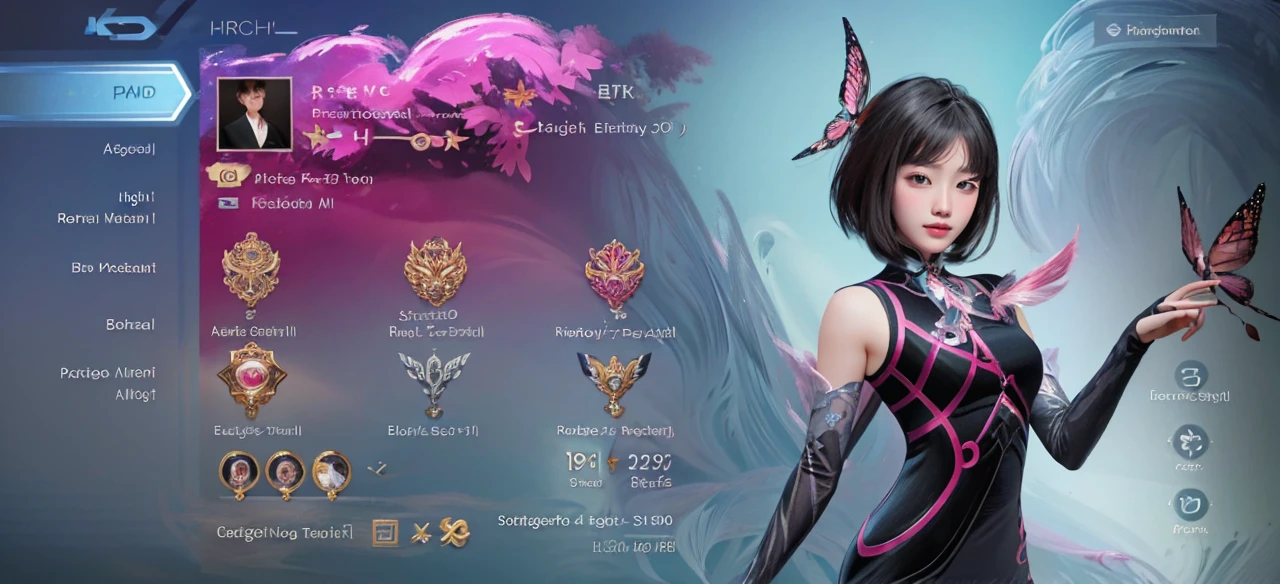Select the gold knot-shaped icon
The width and height of the screenshot is (1280, 584).
pos(455,534)
